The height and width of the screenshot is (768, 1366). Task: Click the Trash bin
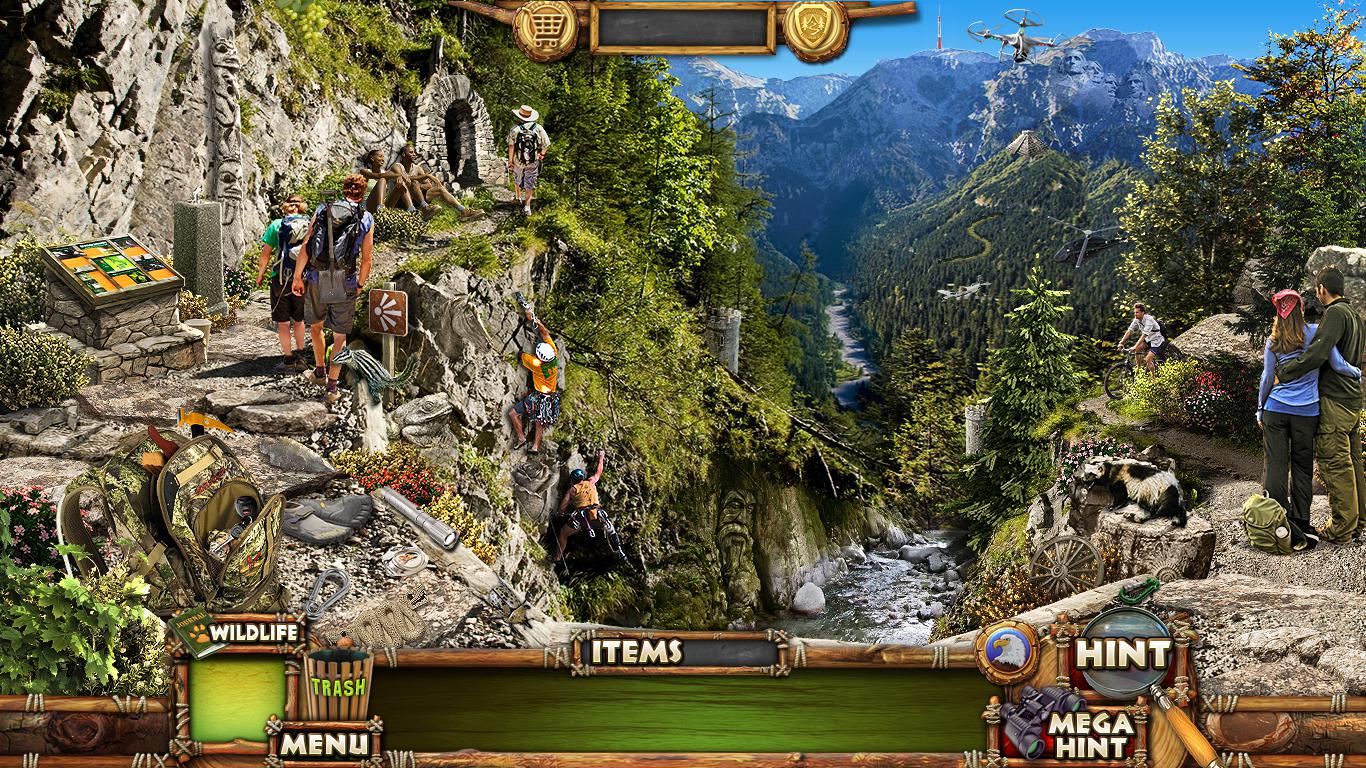pyautogui.click(x=338, y=686)
